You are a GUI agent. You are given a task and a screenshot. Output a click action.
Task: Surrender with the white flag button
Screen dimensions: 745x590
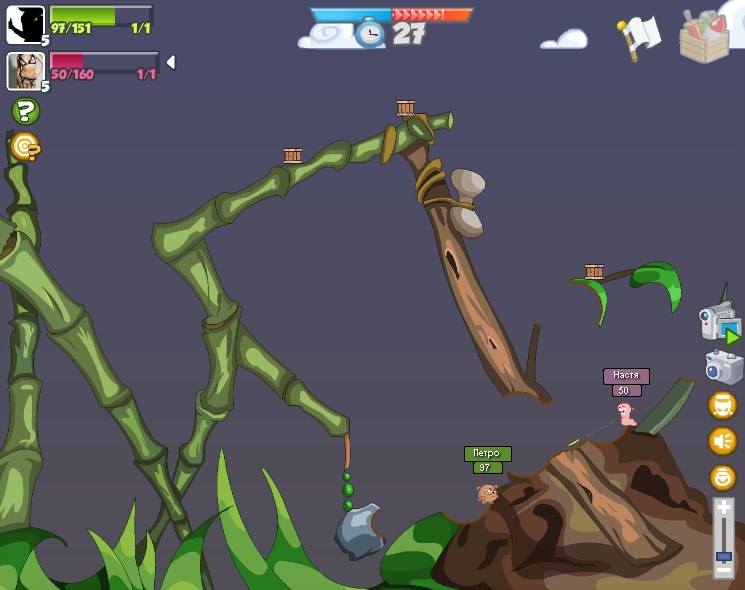640,36
